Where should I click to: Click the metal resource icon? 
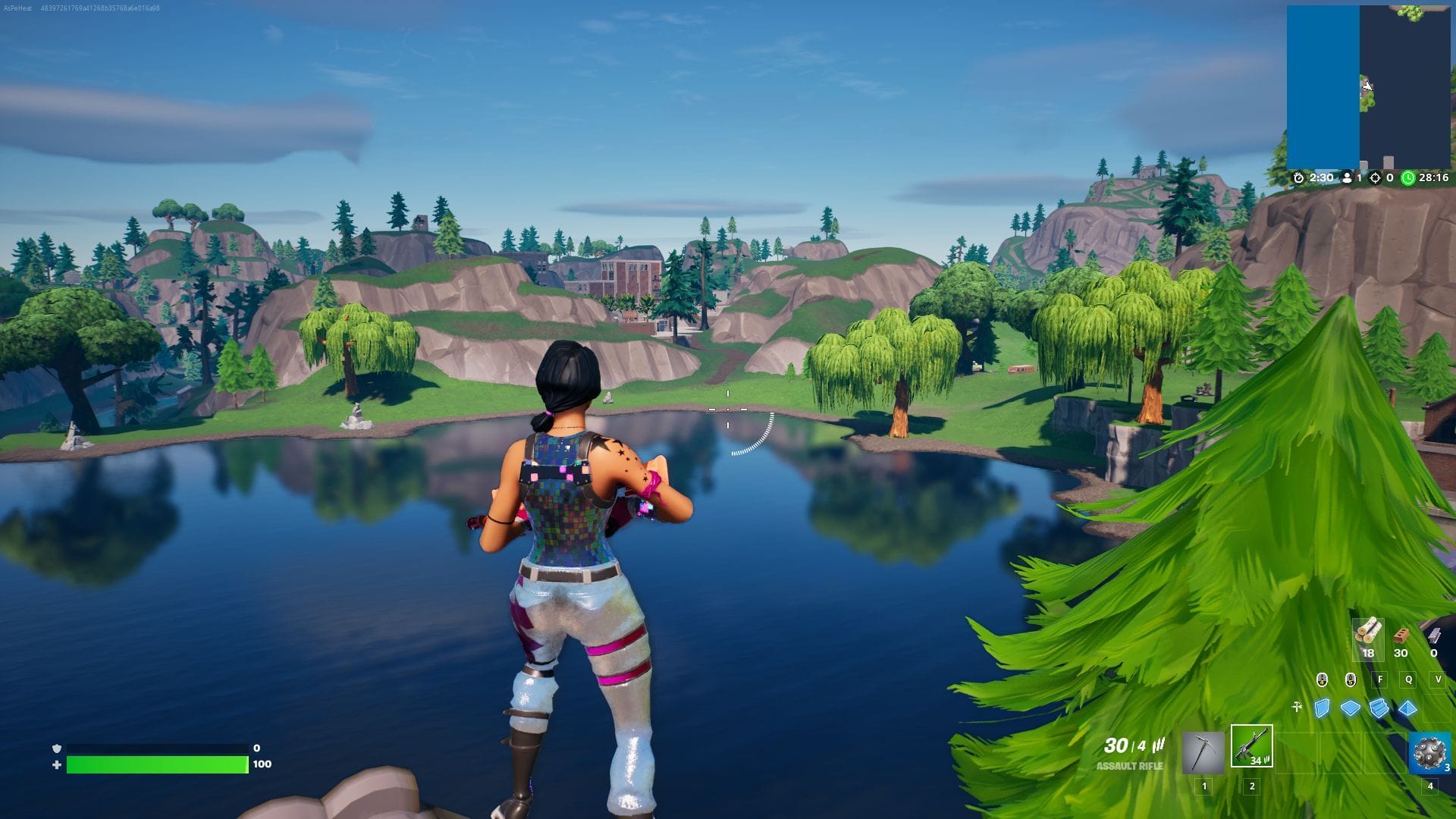pos(1434,636)
